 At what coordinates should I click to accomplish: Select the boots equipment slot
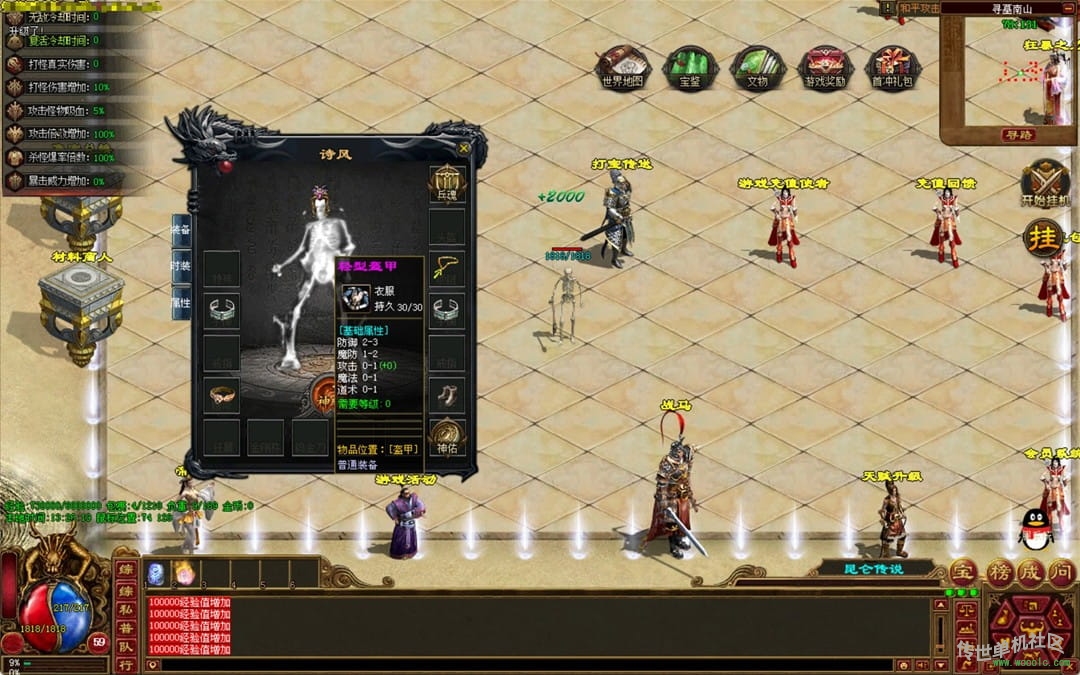pyautogui.click(x=446, y=393)
